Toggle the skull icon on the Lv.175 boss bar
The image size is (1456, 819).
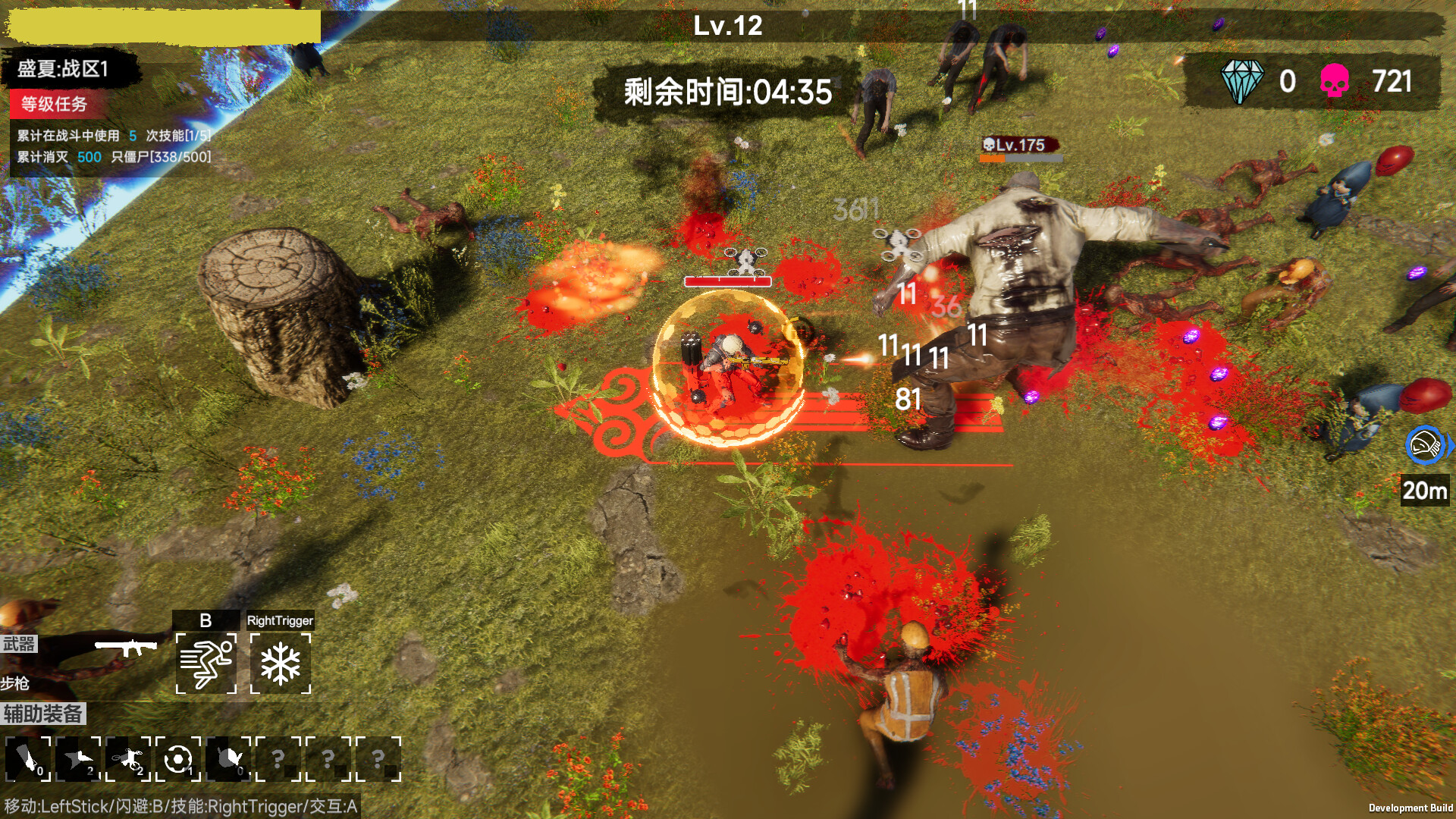(x=988, y=143)
